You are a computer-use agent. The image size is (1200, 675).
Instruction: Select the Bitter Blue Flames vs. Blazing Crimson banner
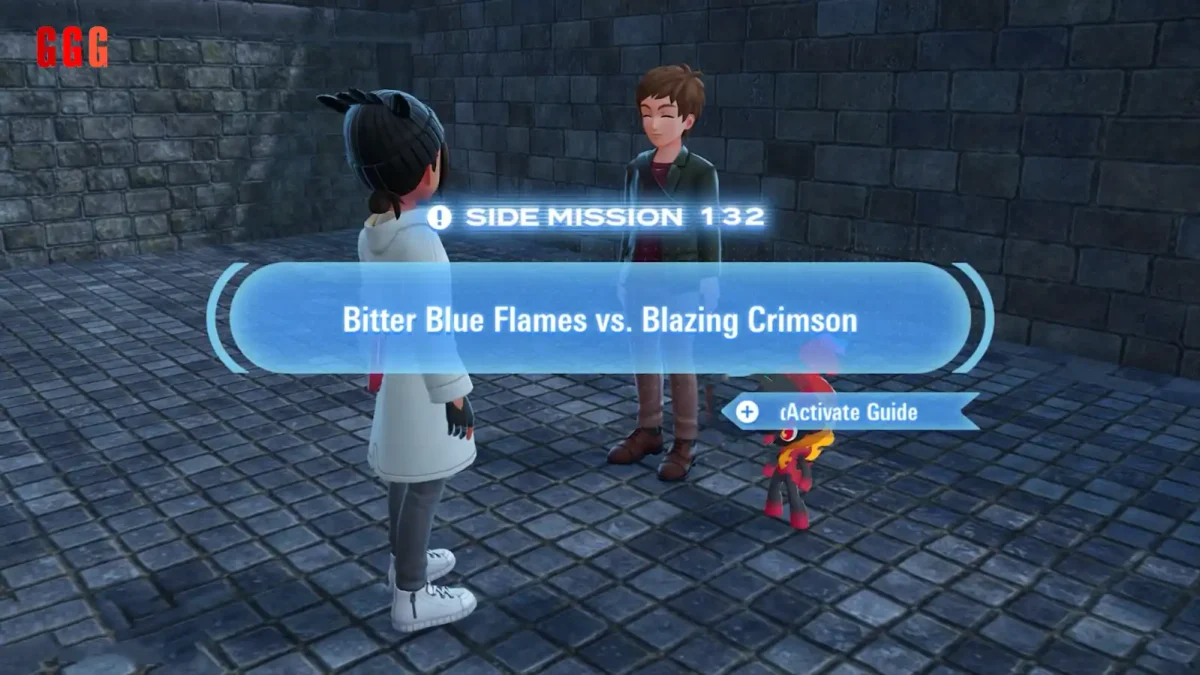[x=600, y=320]
